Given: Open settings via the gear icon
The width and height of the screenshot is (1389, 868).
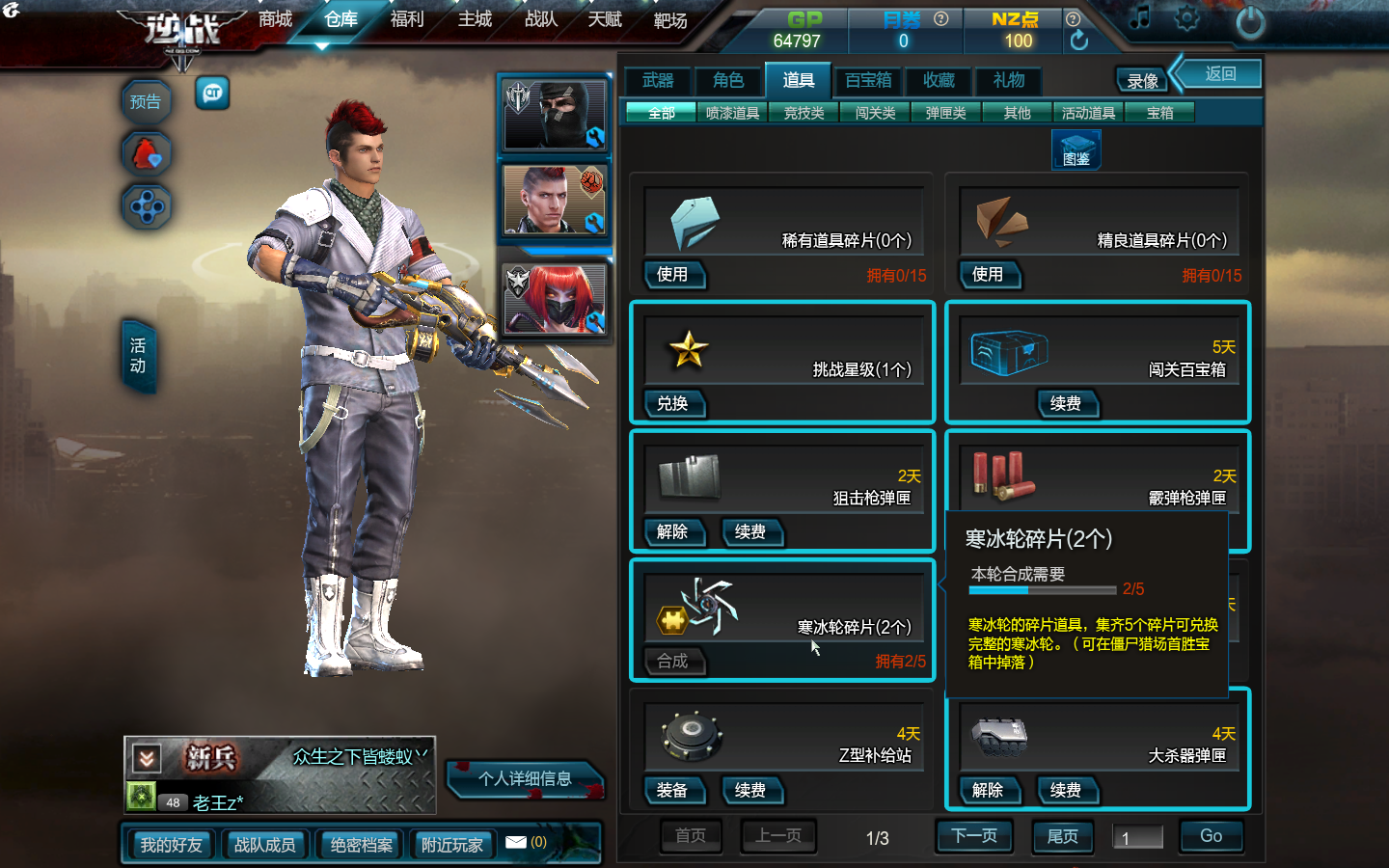Looking at the screenshot, I should [1186, 19].
